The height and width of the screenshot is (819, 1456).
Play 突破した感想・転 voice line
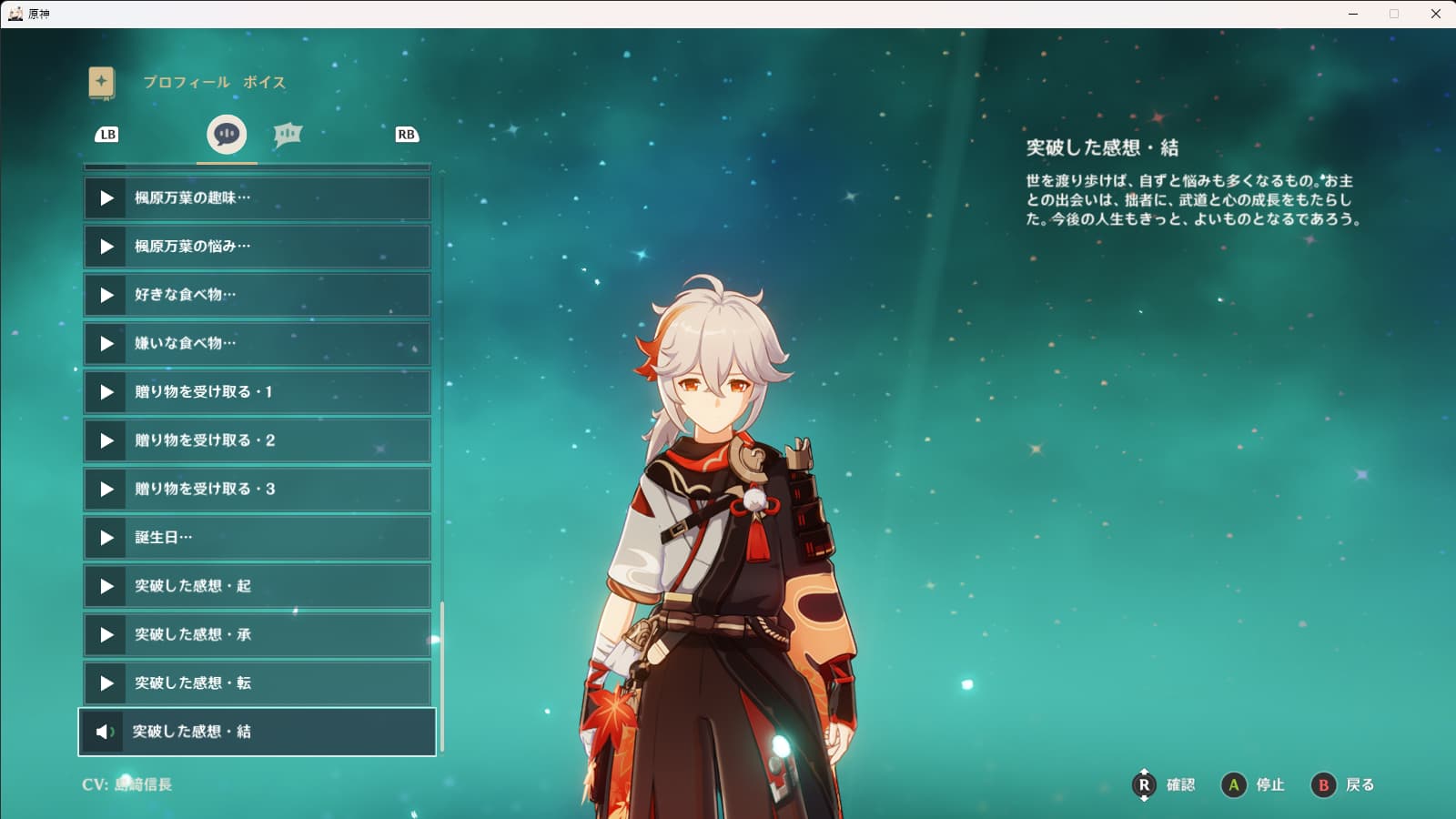pyautogui.click(x=257, y=683)
